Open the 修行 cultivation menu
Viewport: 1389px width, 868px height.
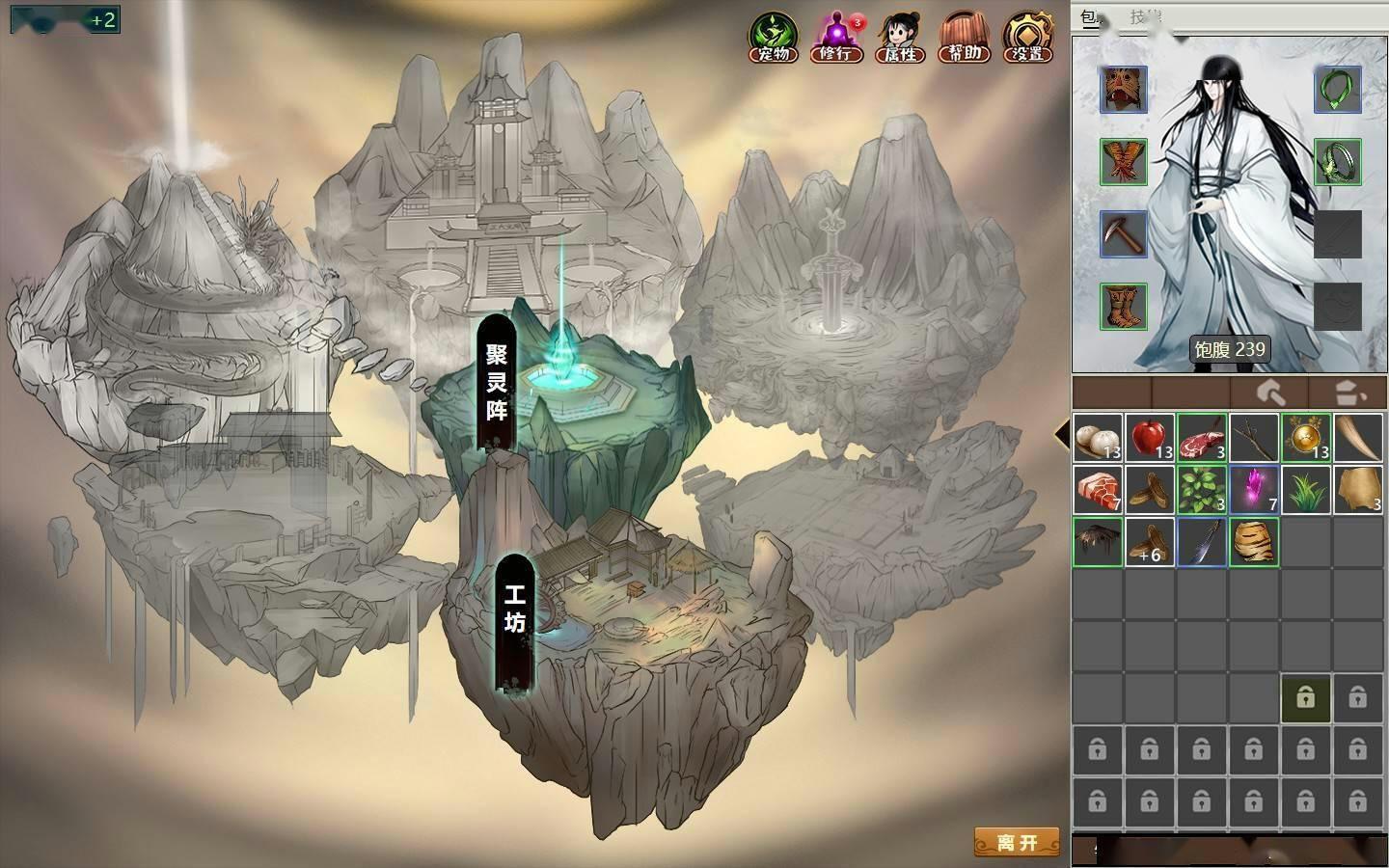(836, 39)
